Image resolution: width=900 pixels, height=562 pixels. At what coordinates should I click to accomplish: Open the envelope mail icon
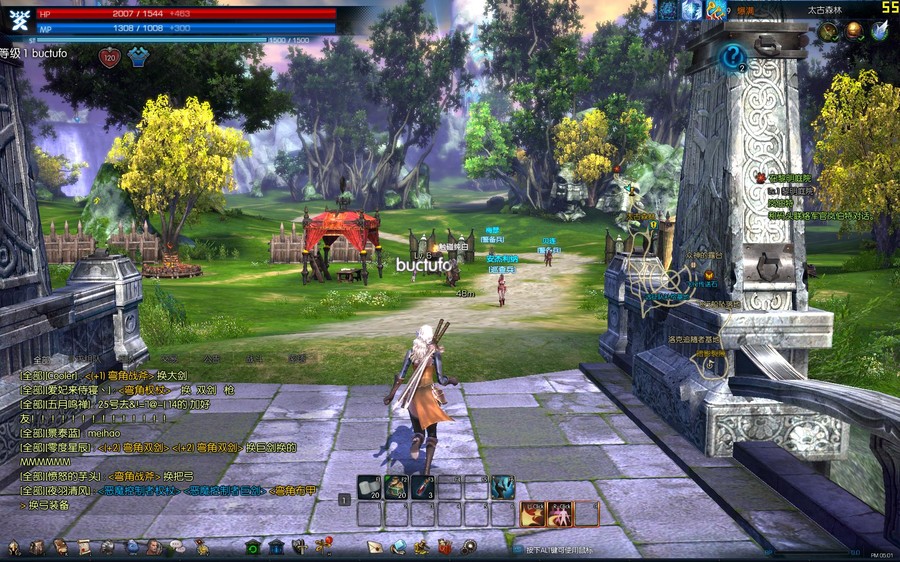point(375,547)
